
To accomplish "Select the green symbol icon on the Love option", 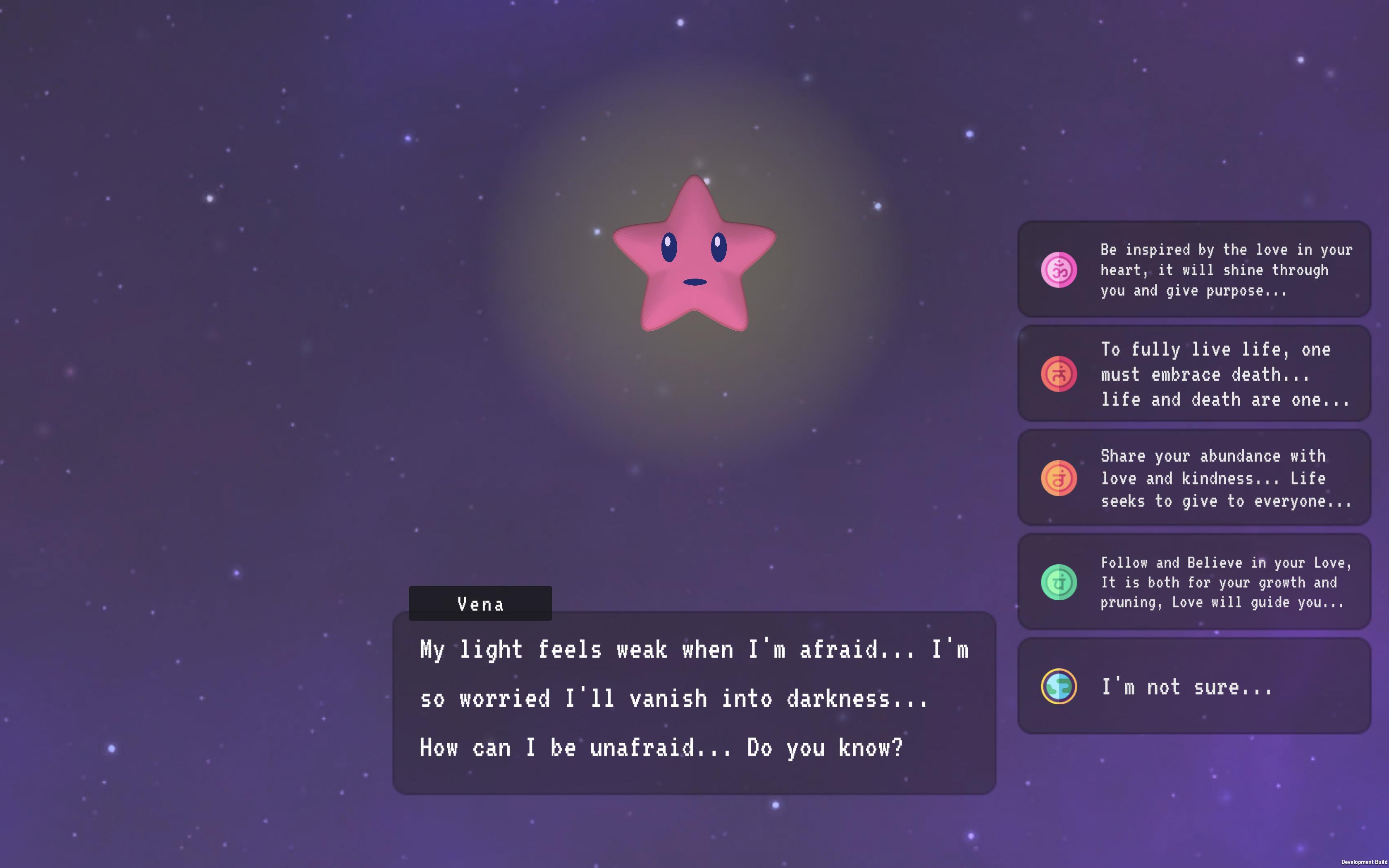I will (1059, 582).
